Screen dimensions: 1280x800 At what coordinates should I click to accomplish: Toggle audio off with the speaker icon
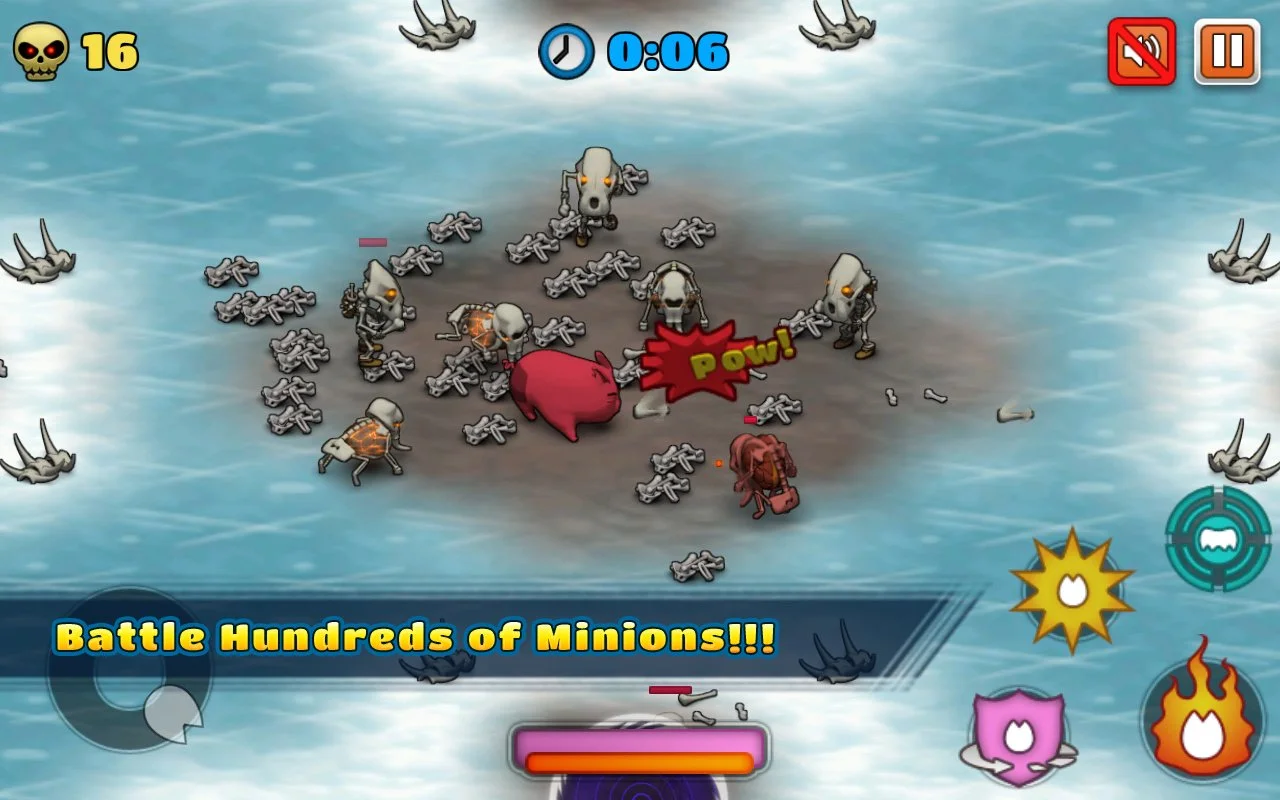(x=1142, y=49)
